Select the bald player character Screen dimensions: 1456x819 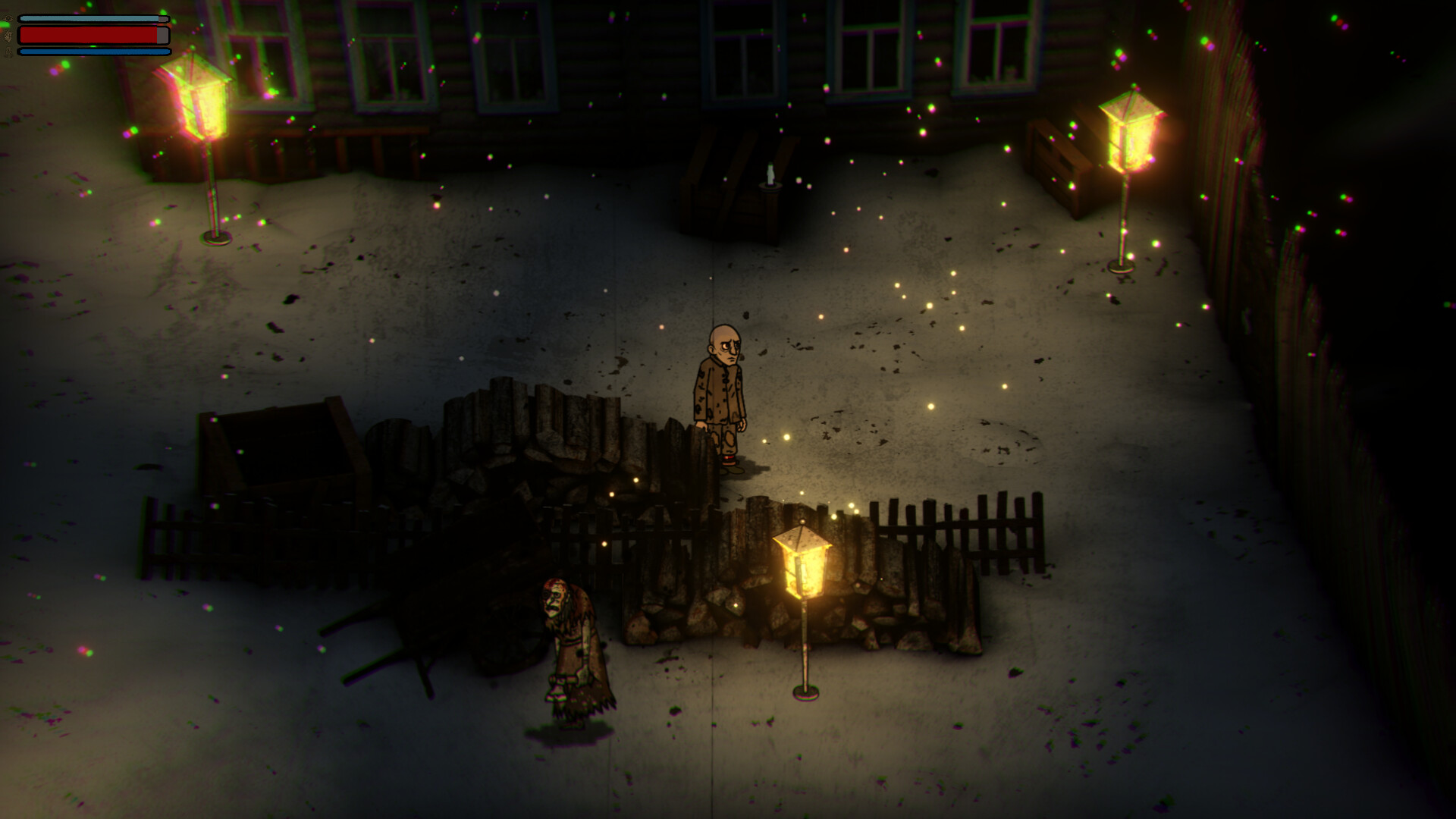[720, 394]
